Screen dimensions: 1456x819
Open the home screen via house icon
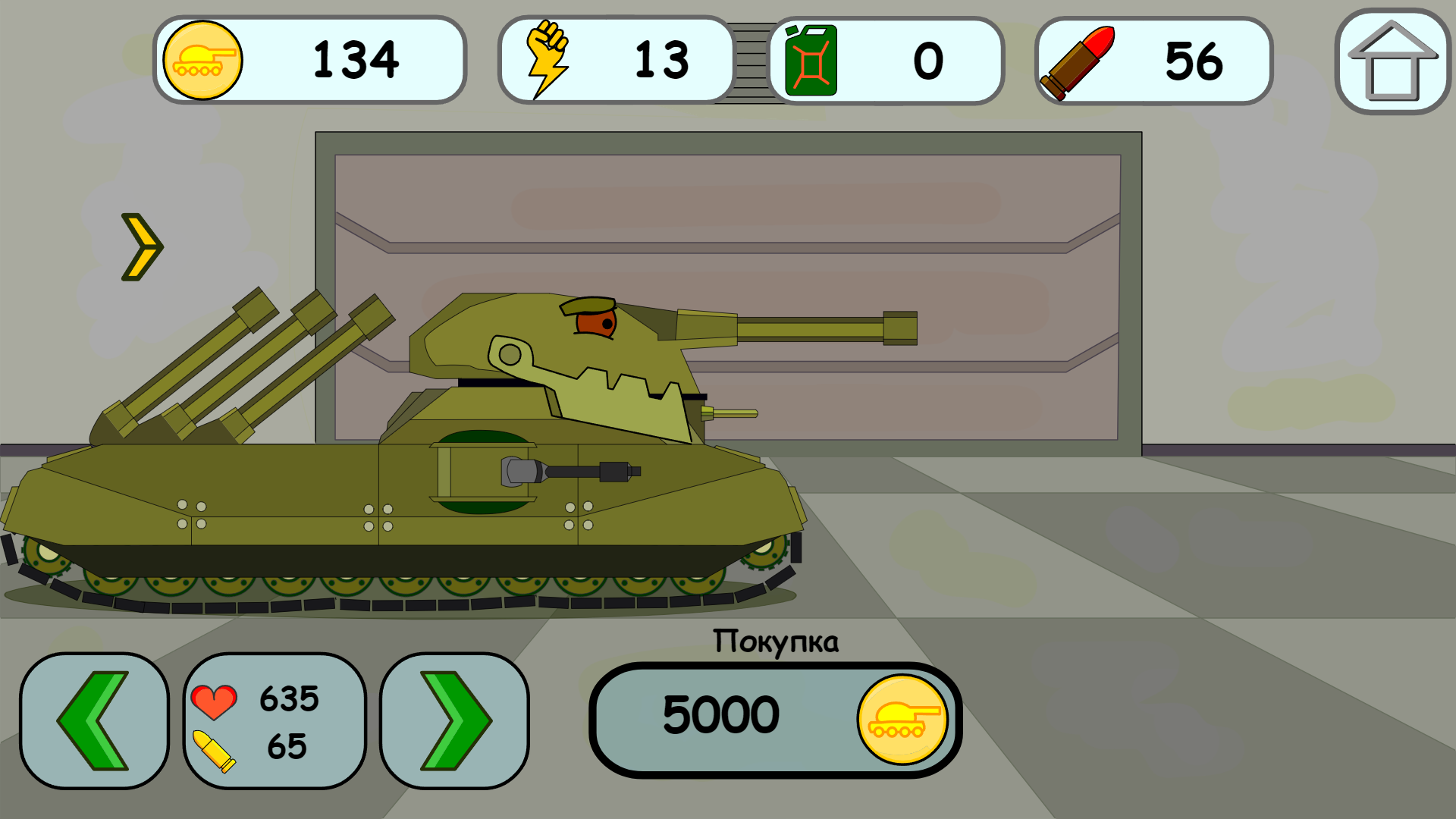click(x=1394, y=61)
